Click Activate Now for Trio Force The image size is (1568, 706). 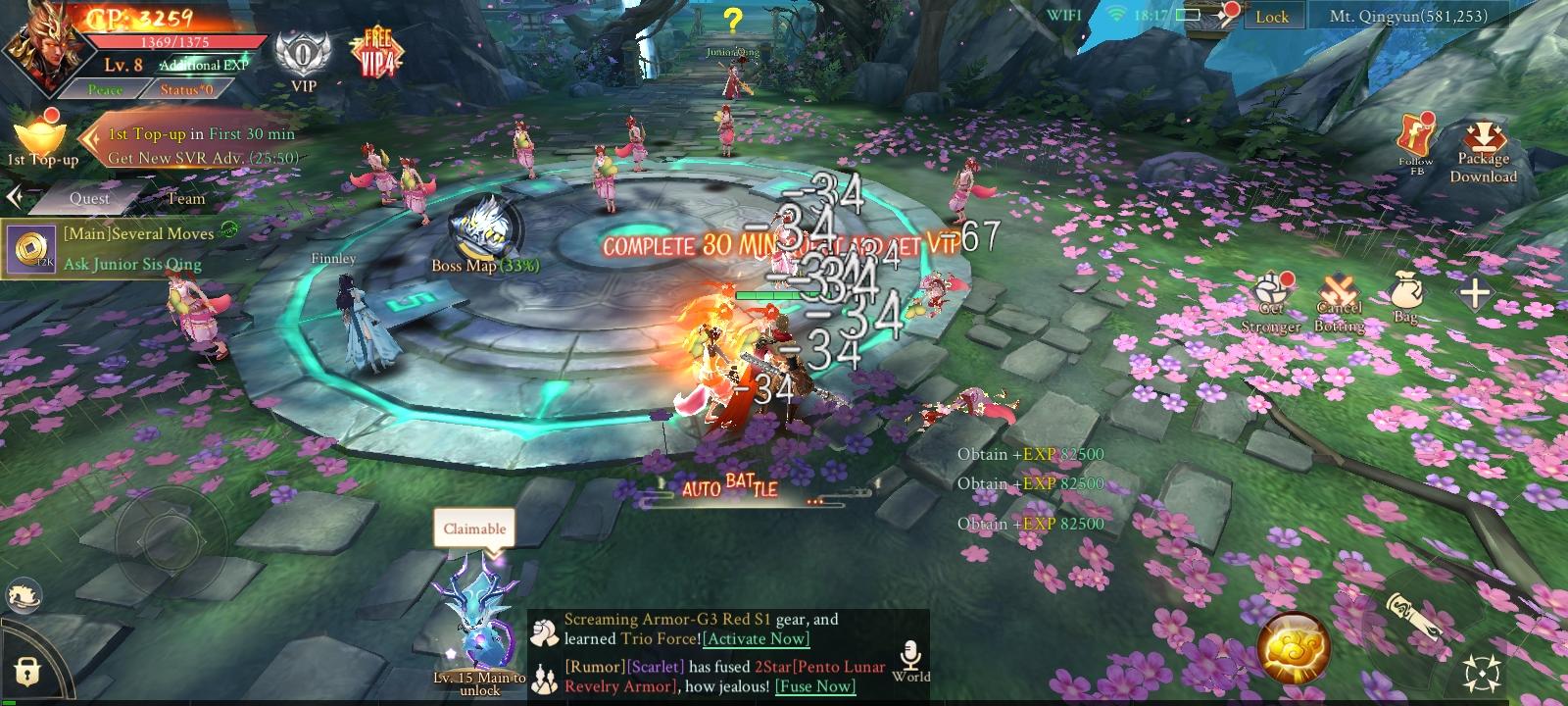755,638
